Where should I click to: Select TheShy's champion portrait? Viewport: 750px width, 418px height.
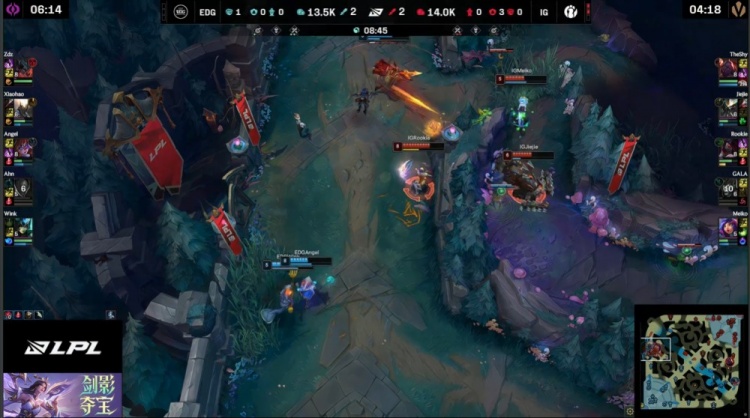726,69
